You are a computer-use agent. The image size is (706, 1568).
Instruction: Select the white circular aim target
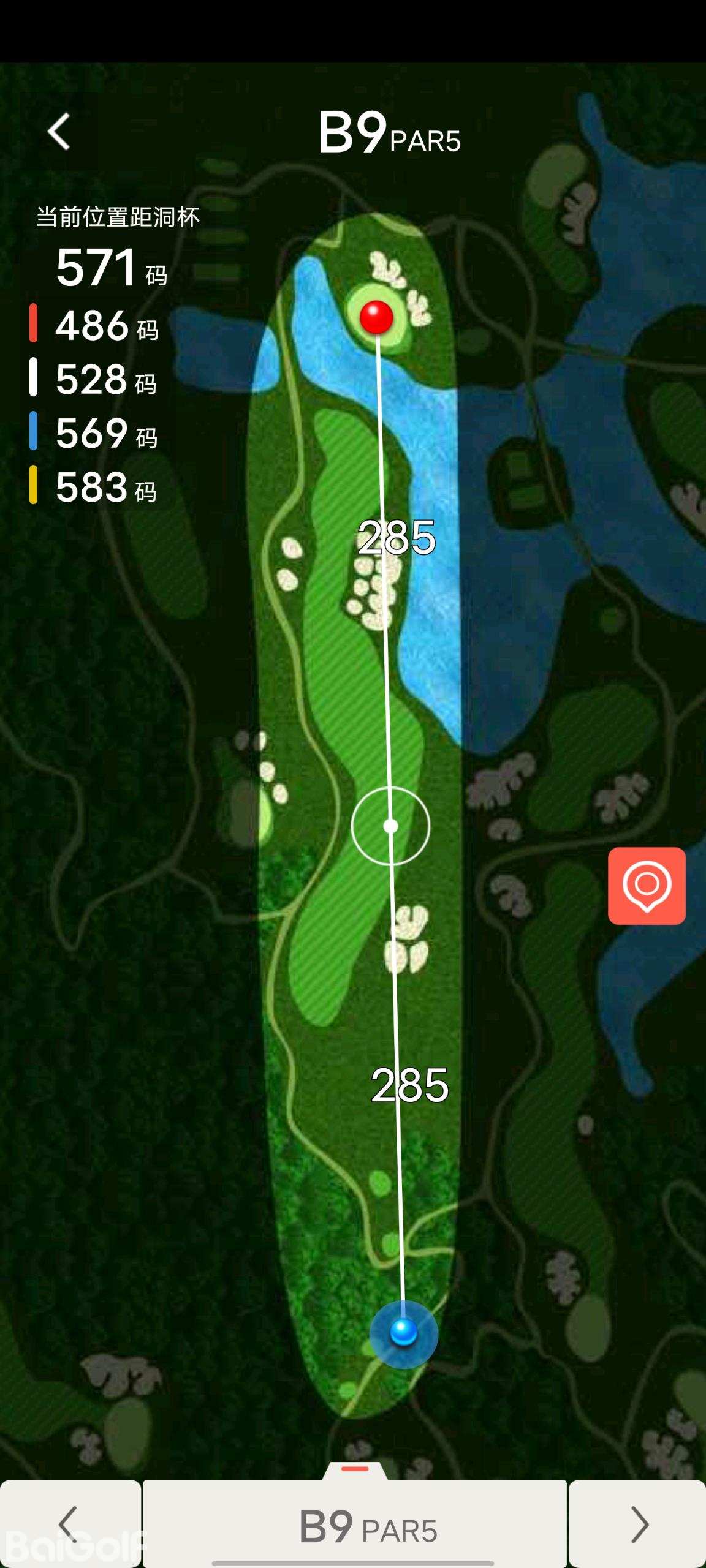(390, 826)
